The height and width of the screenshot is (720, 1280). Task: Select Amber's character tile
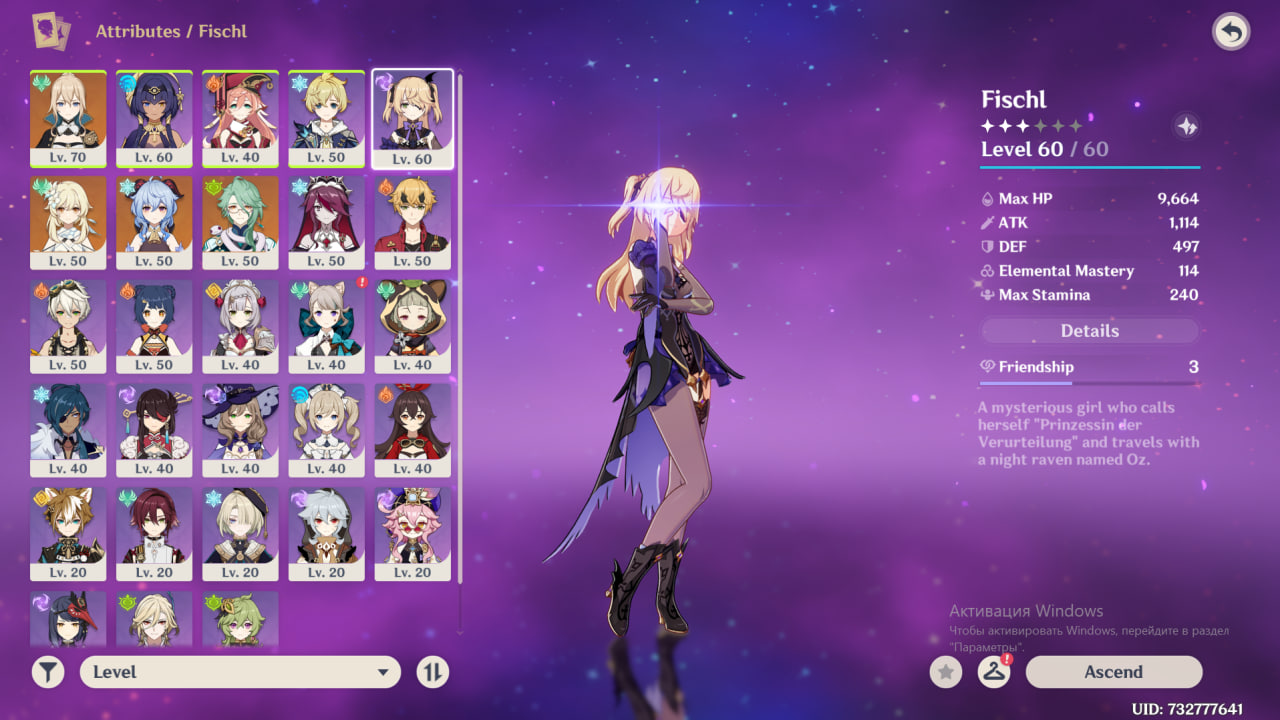click(412, 430)
